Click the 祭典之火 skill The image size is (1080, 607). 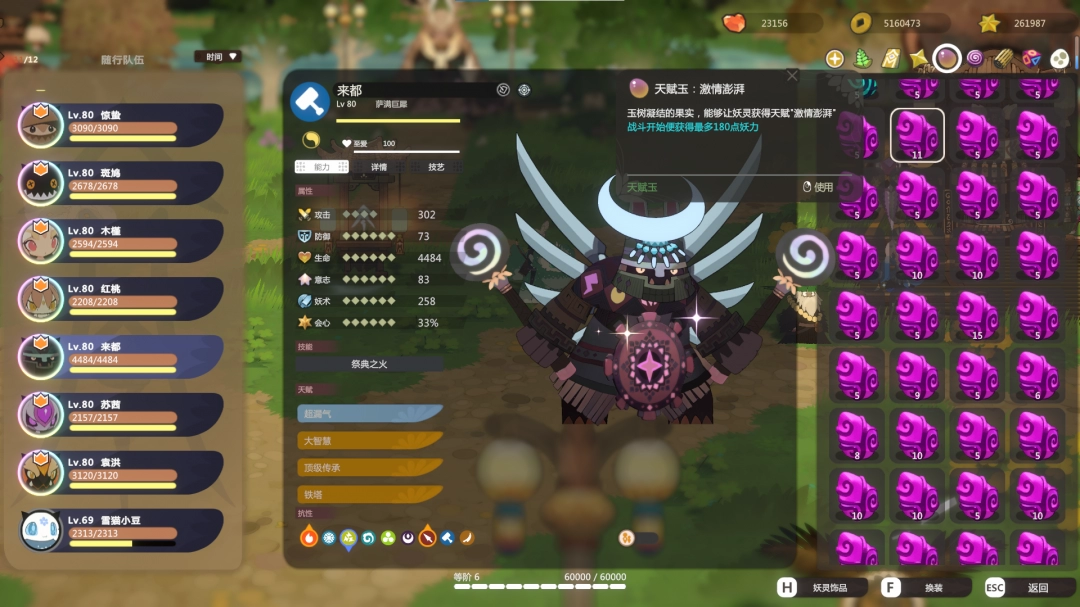click(369, 364)
